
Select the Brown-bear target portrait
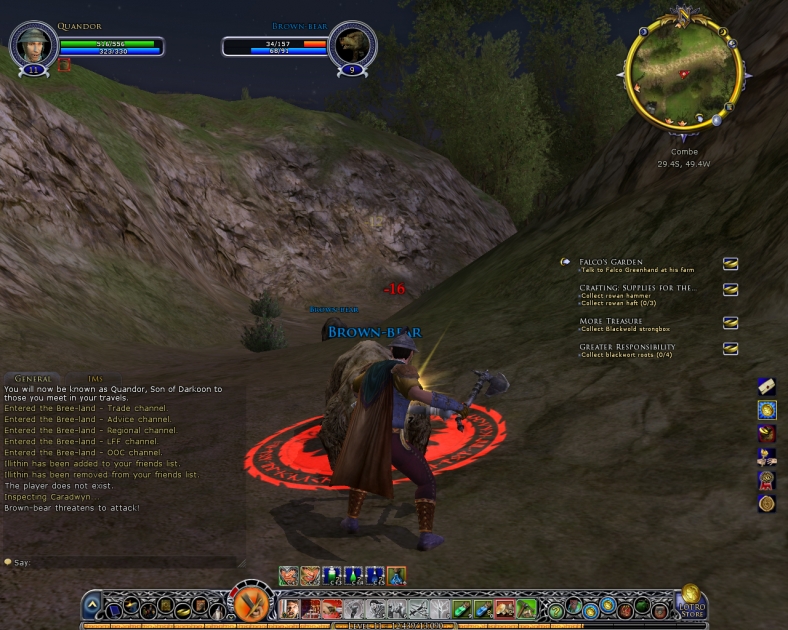click(x=351, y=44)
